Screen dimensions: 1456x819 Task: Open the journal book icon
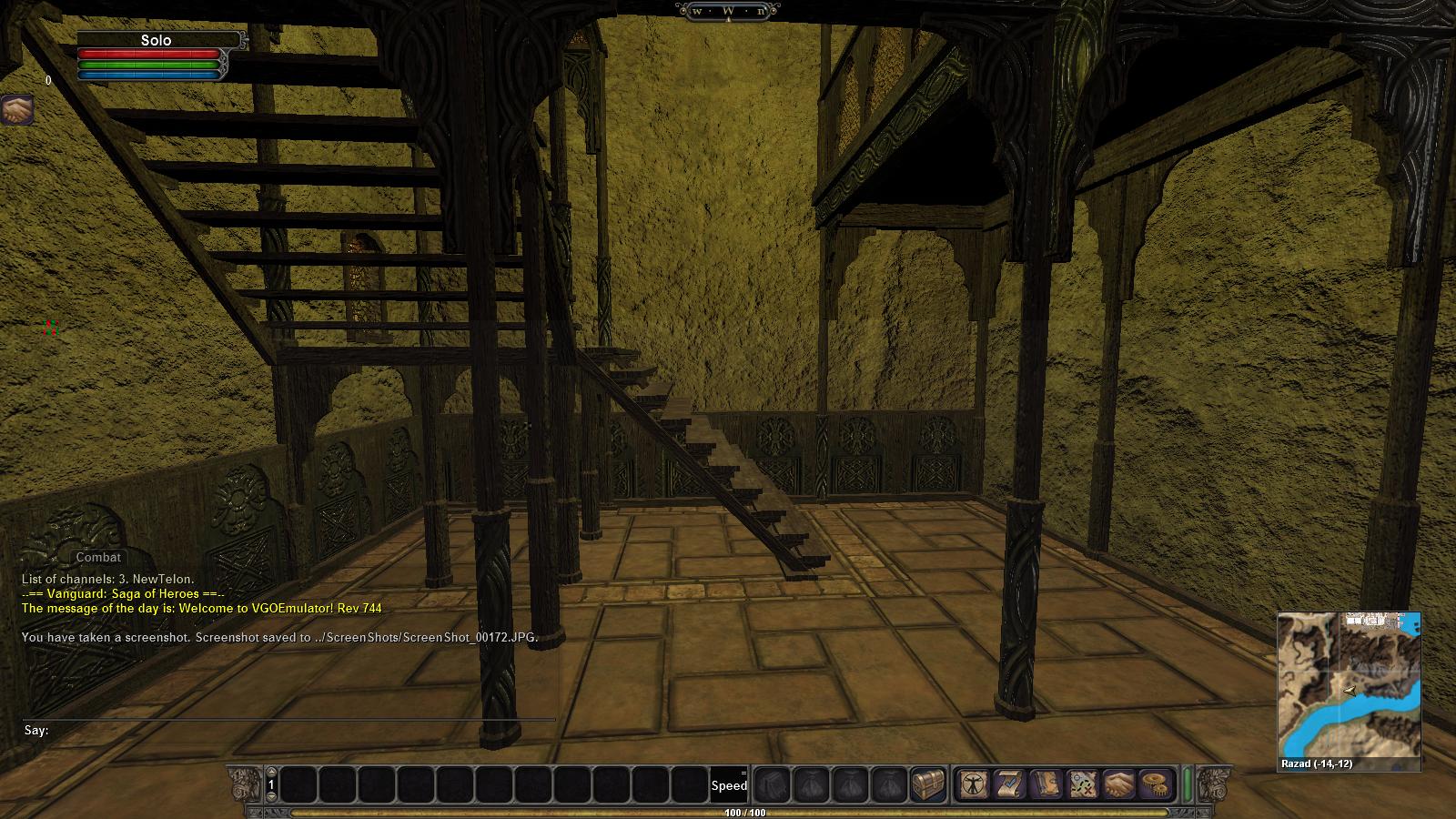click(1046, 784)
